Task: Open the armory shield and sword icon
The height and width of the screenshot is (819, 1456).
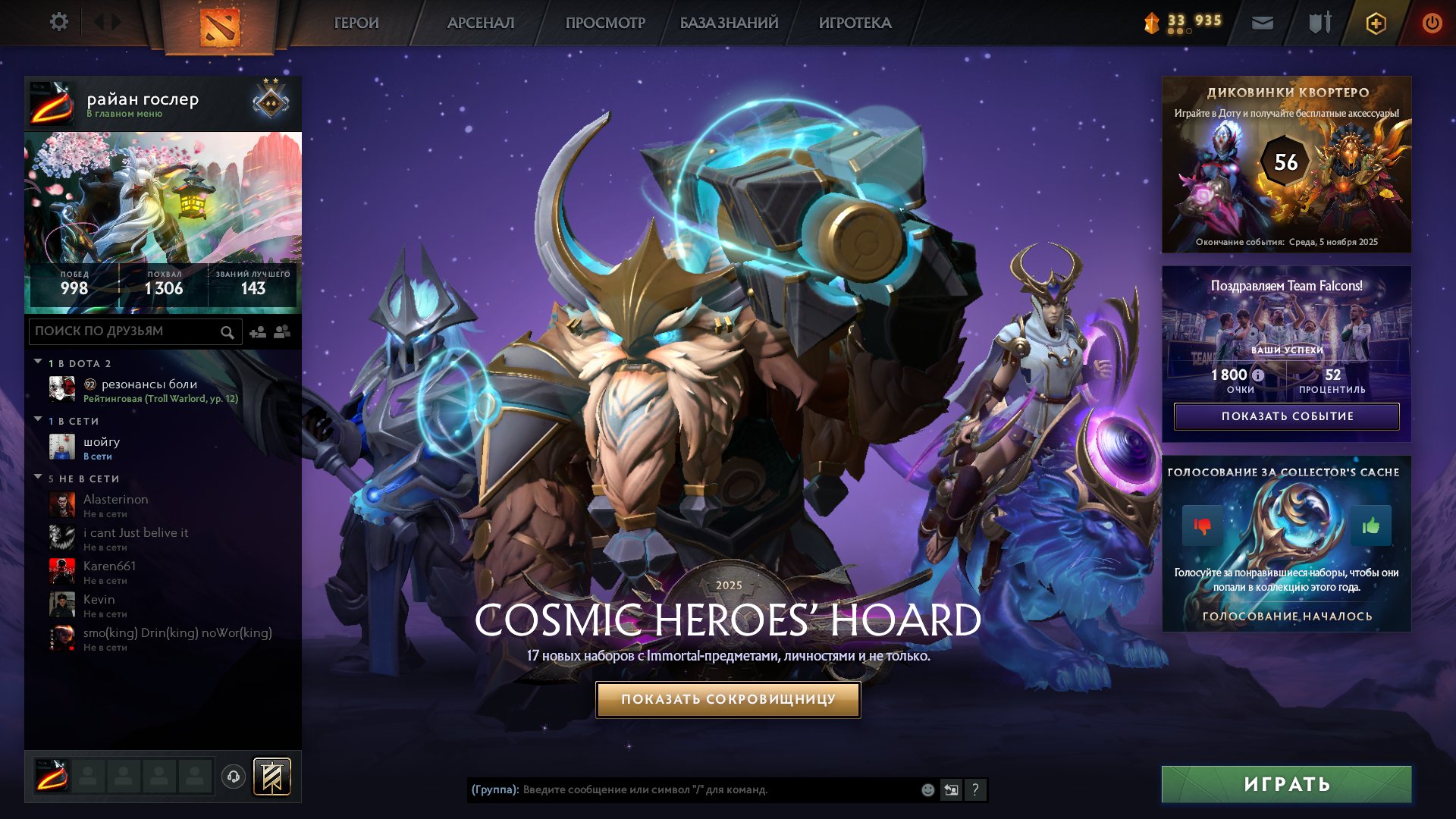Action: (1318, 23)
